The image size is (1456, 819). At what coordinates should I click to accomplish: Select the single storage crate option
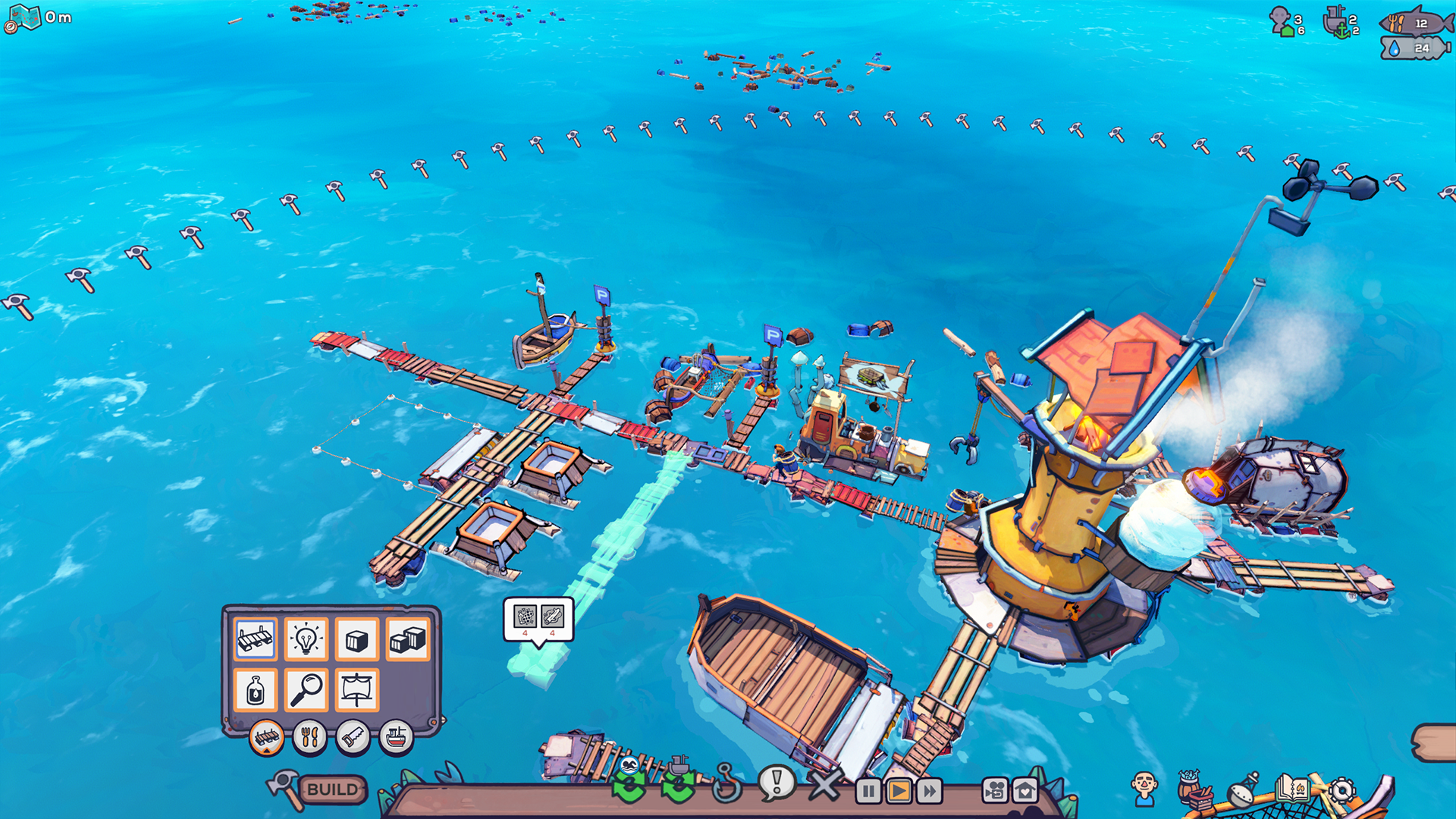click(x=356, y=639)
